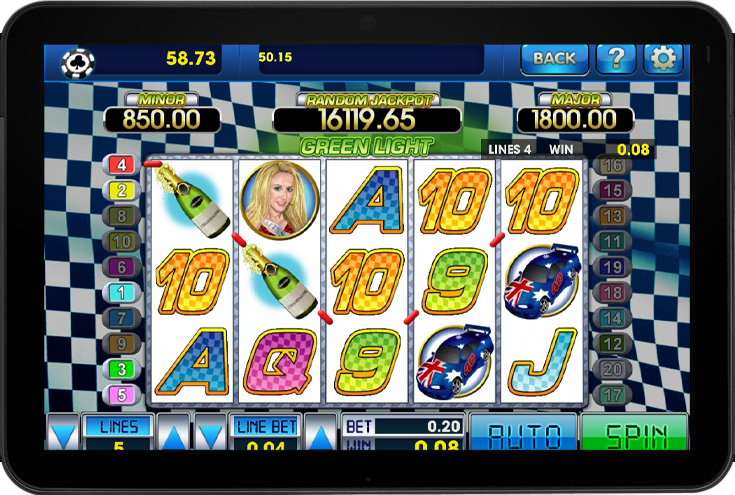Pick the green payline 3 marker
Viewport: 735px width, 495px height.
(x=122, y=369)
